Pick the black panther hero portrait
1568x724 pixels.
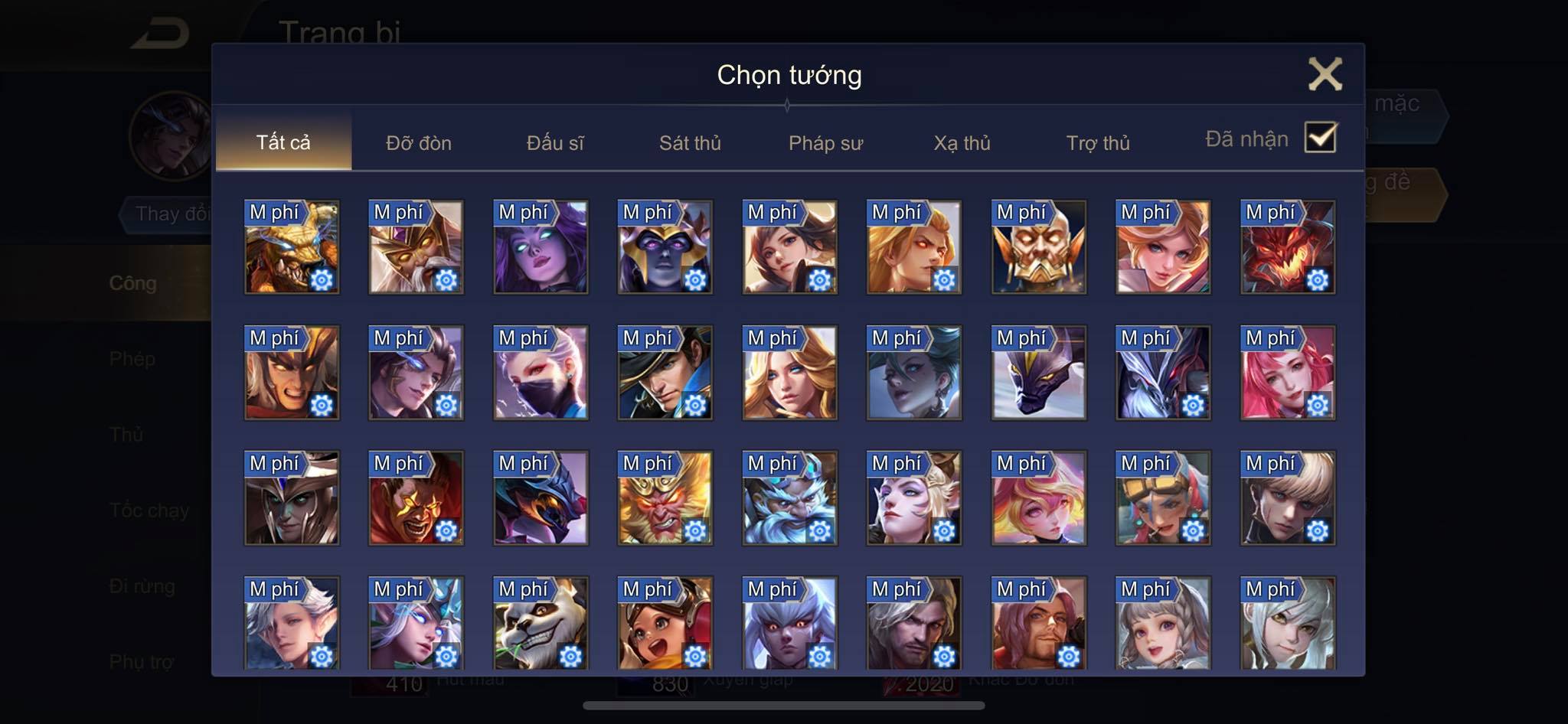tap(1038, 373)
